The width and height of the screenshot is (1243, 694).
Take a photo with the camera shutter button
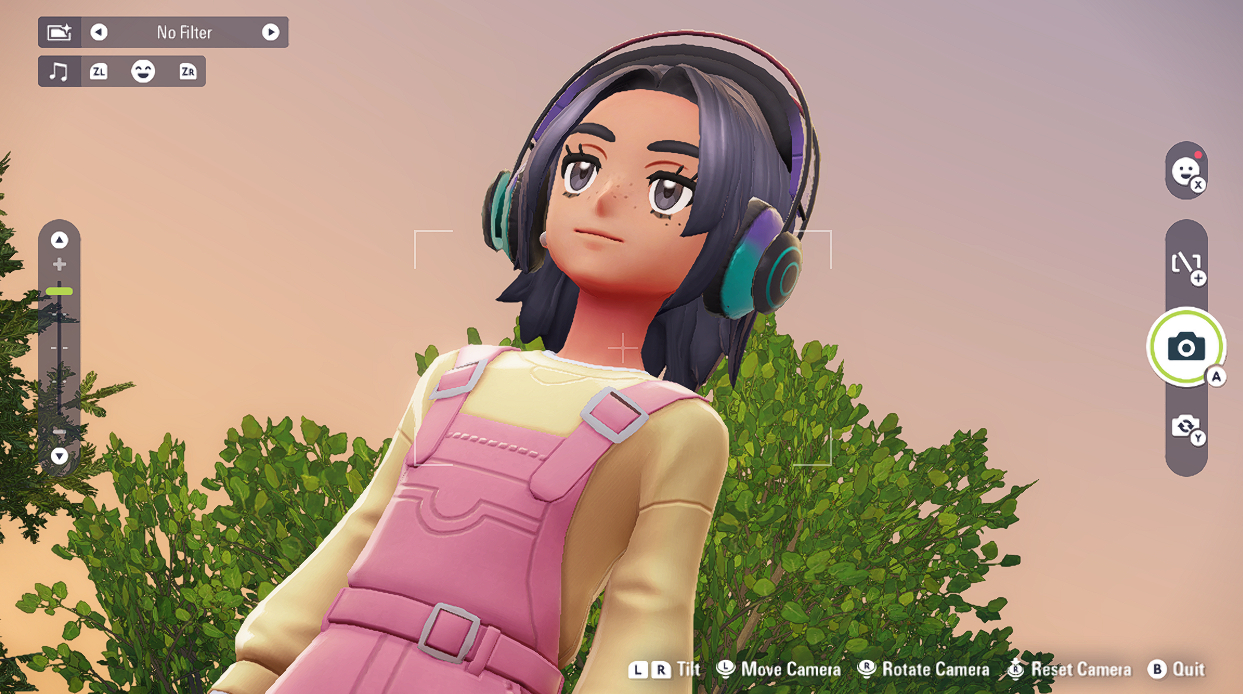(1186, 347)
